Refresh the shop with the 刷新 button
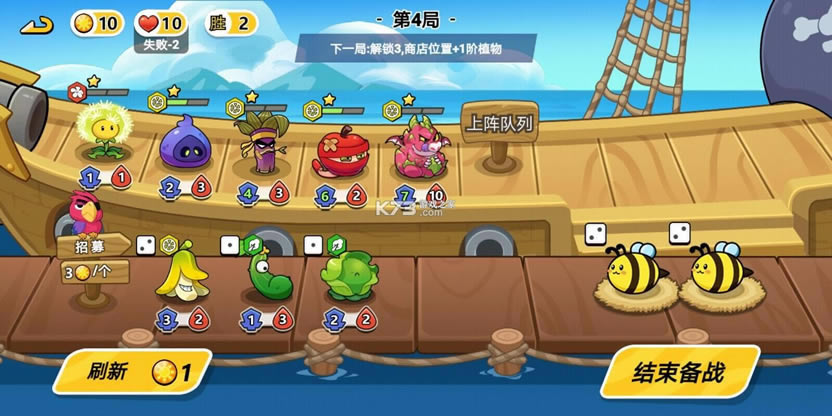832x416 pixels. (x=132, y=372)
